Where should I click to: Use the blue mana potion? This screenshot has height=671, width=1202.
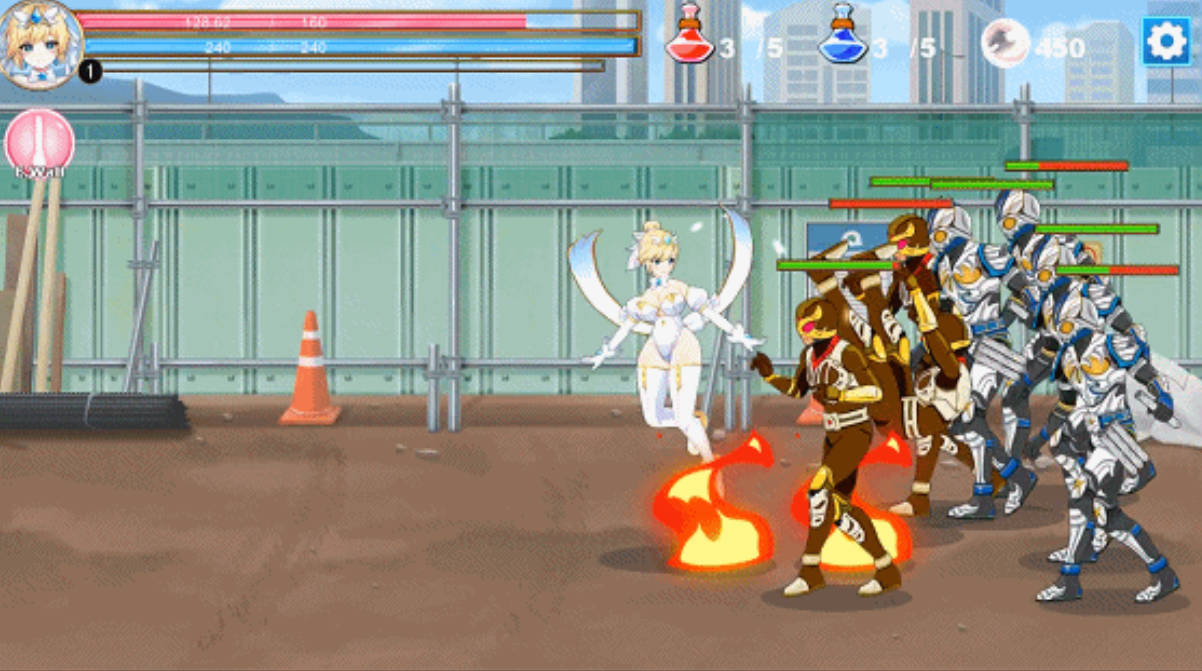pos(842,35)
